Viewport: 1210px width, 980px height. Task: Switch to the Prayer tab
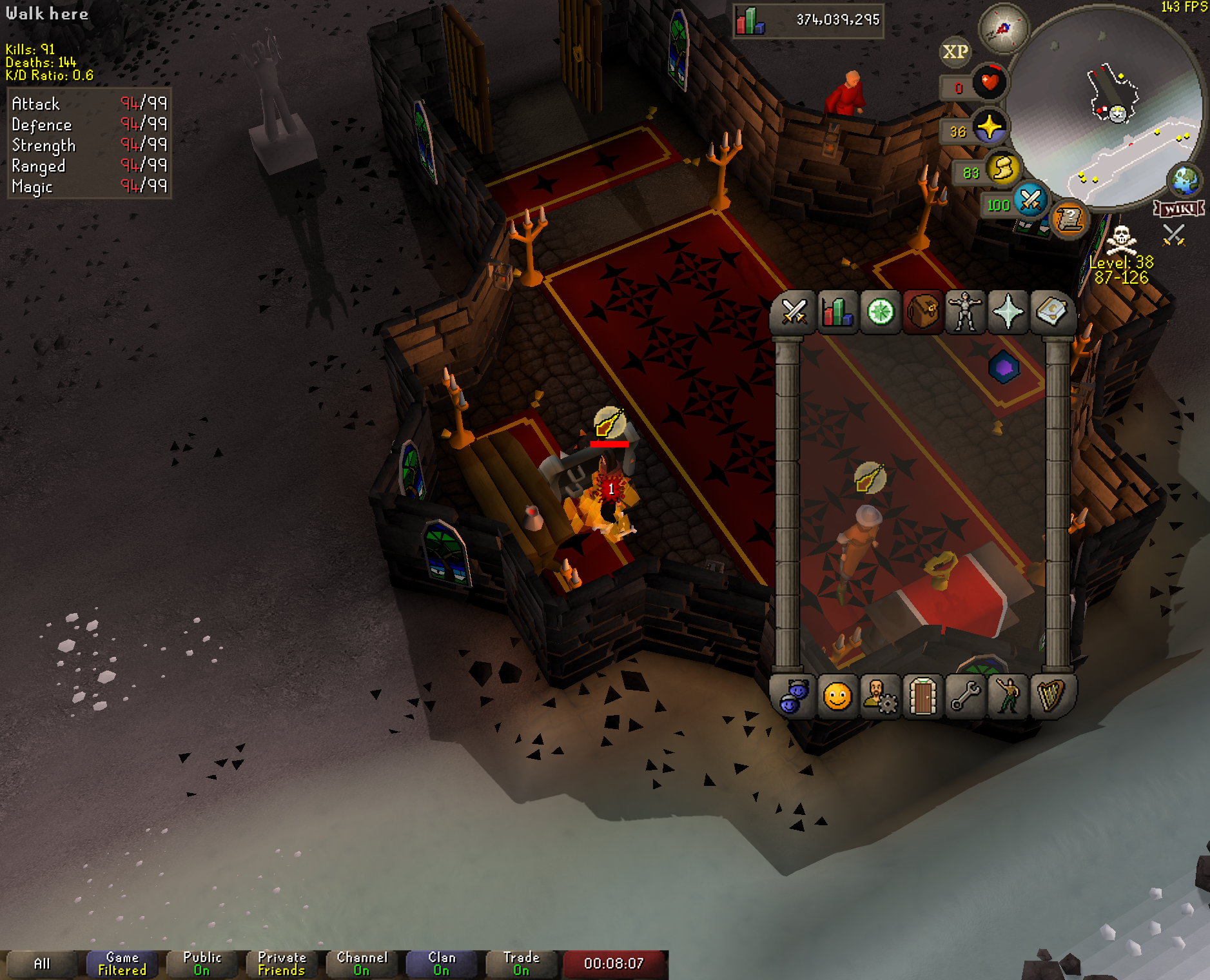click(1008, 313)
